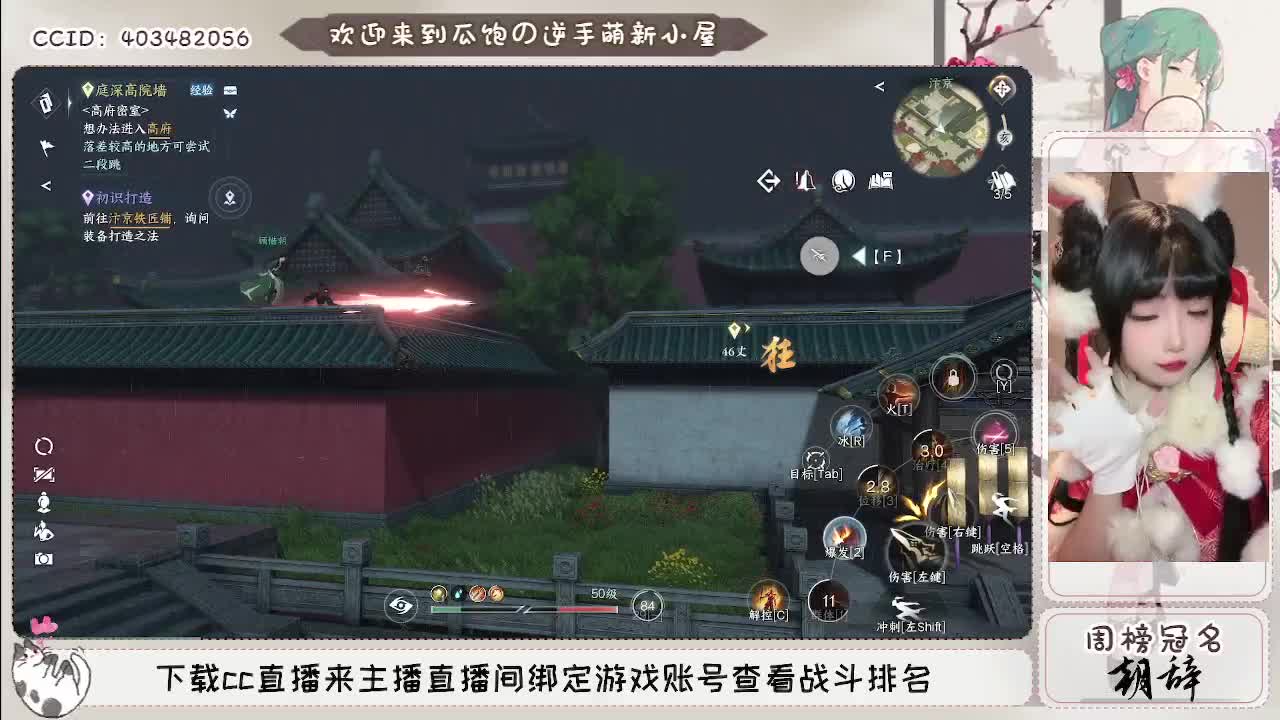Click the compass marker above the minimap
Viewport: 1280px width, 720px height.
point(1003,89)
